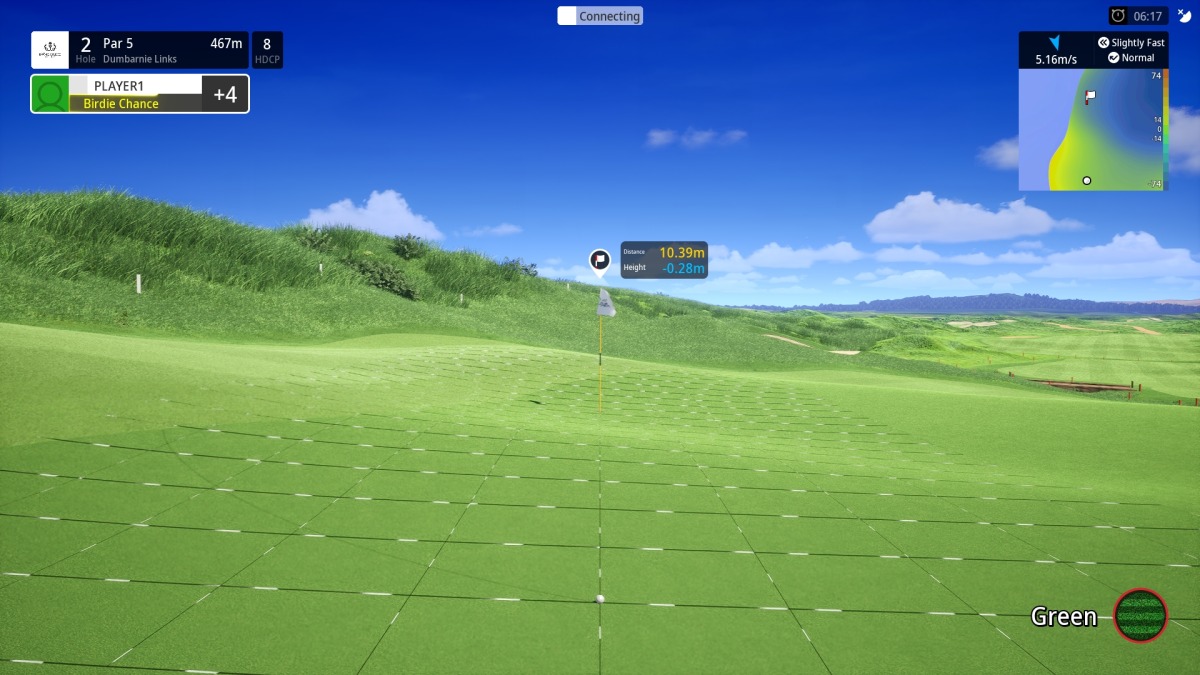
Task: Select the white flag on the minimap
Action: 1090,97
